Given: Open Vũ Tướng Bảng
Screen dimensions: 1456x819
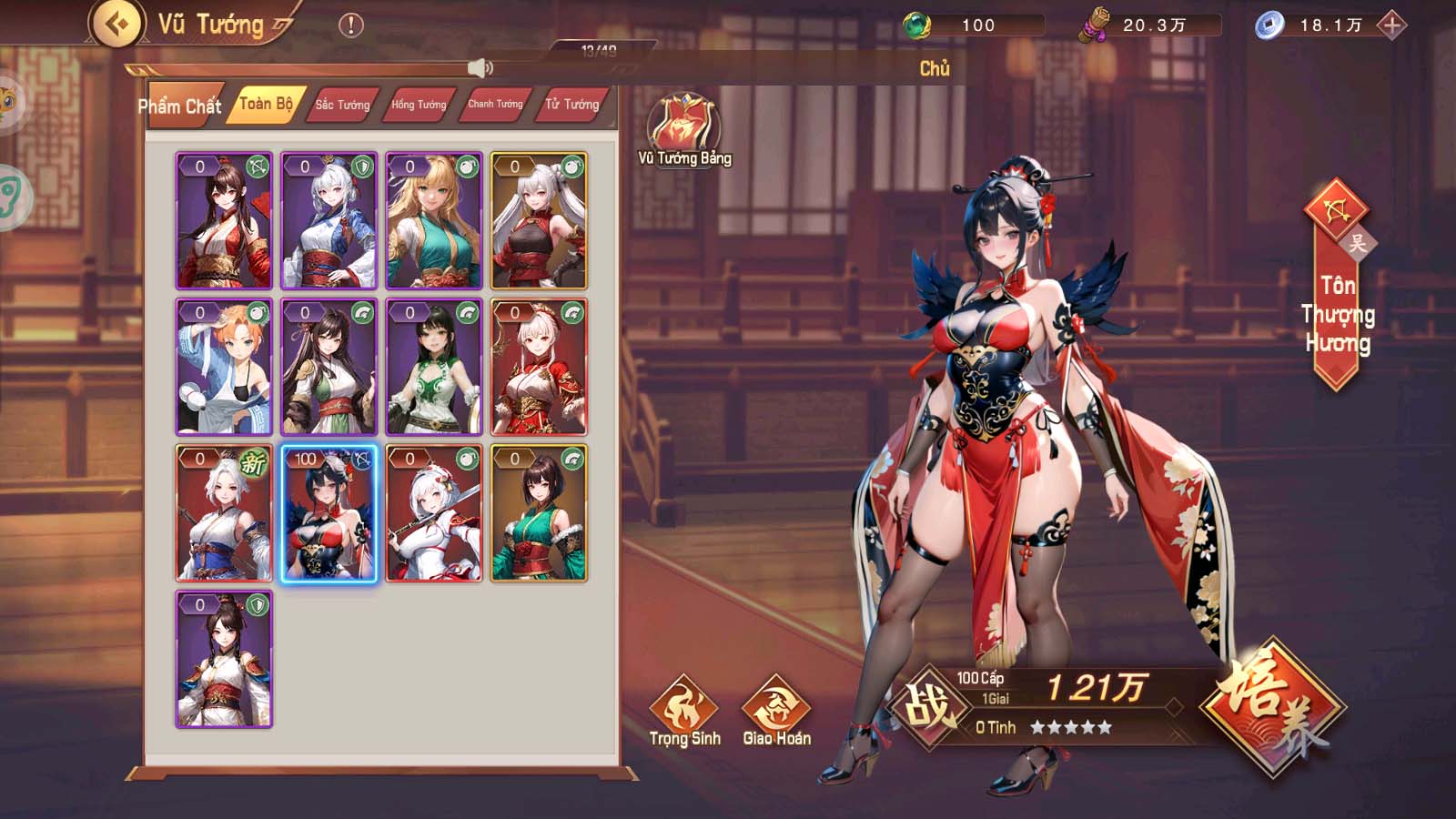Looking at the screenshot, I should (x=684, y=131).
